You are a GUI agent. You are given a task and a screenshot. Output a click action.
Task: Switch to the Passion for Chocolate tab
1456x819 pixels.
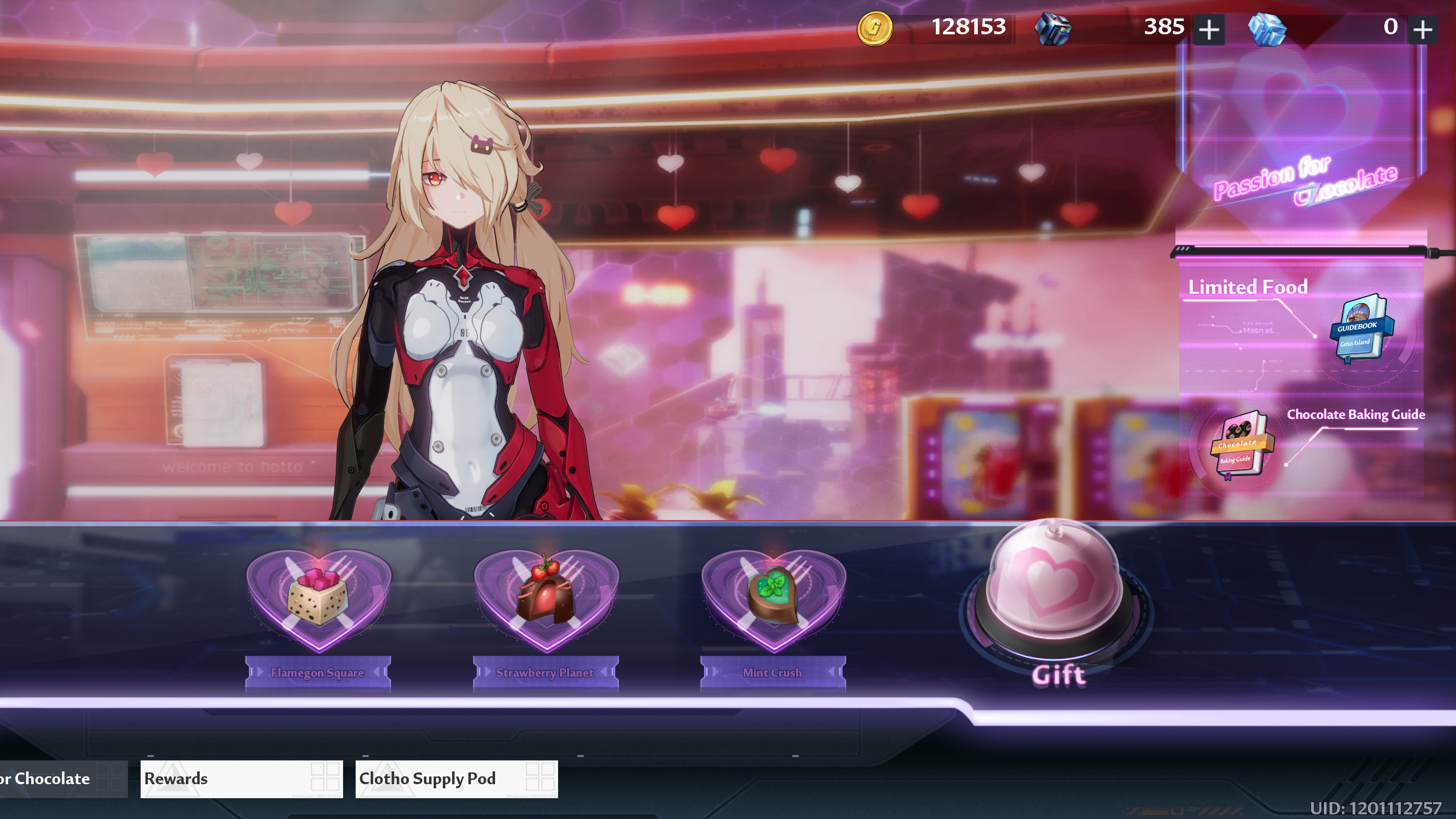point(56,779)
